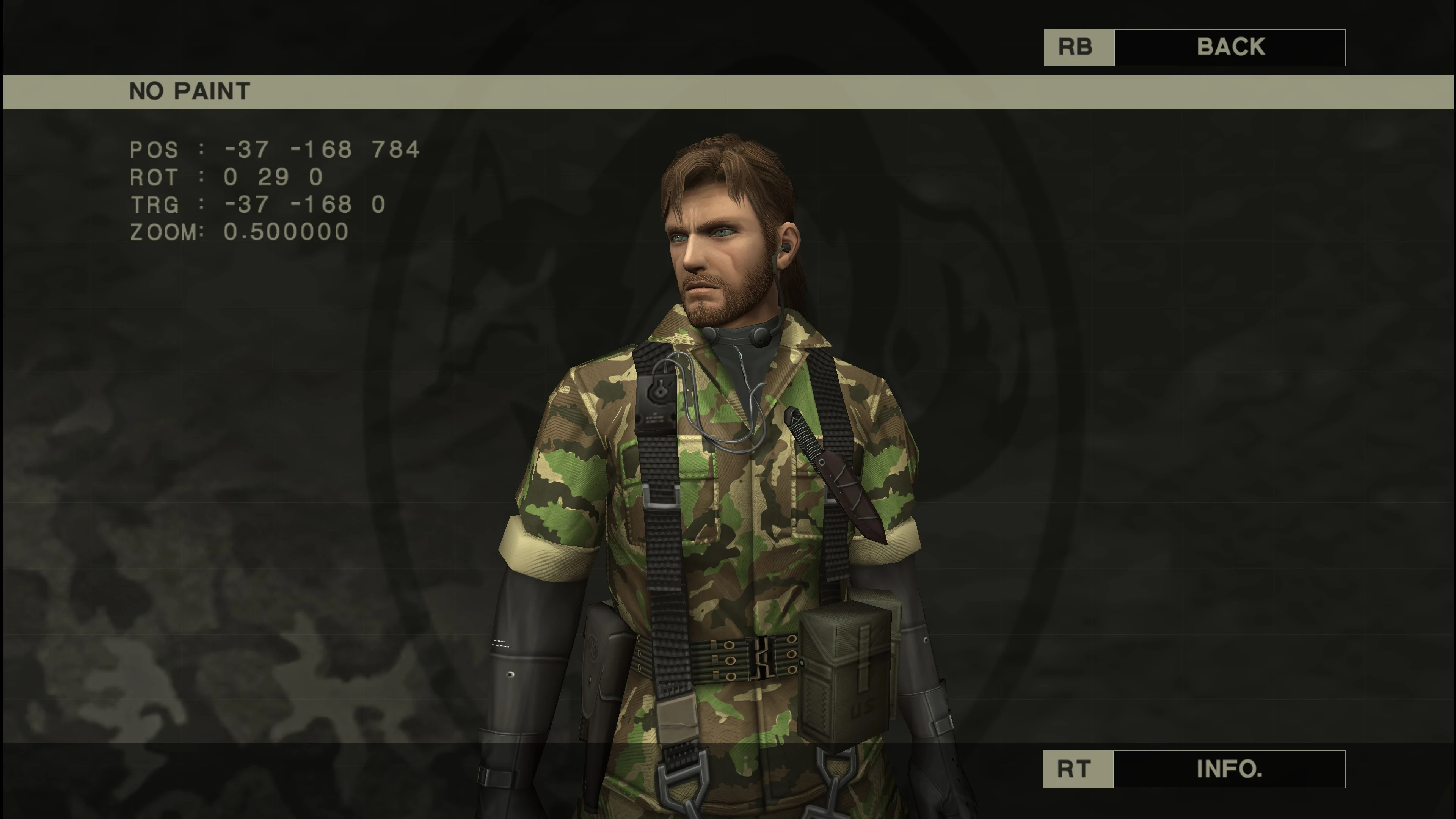Expand the ROT rotation readout
Screen dimensions: 1456x819
click(x=226, y=176)
